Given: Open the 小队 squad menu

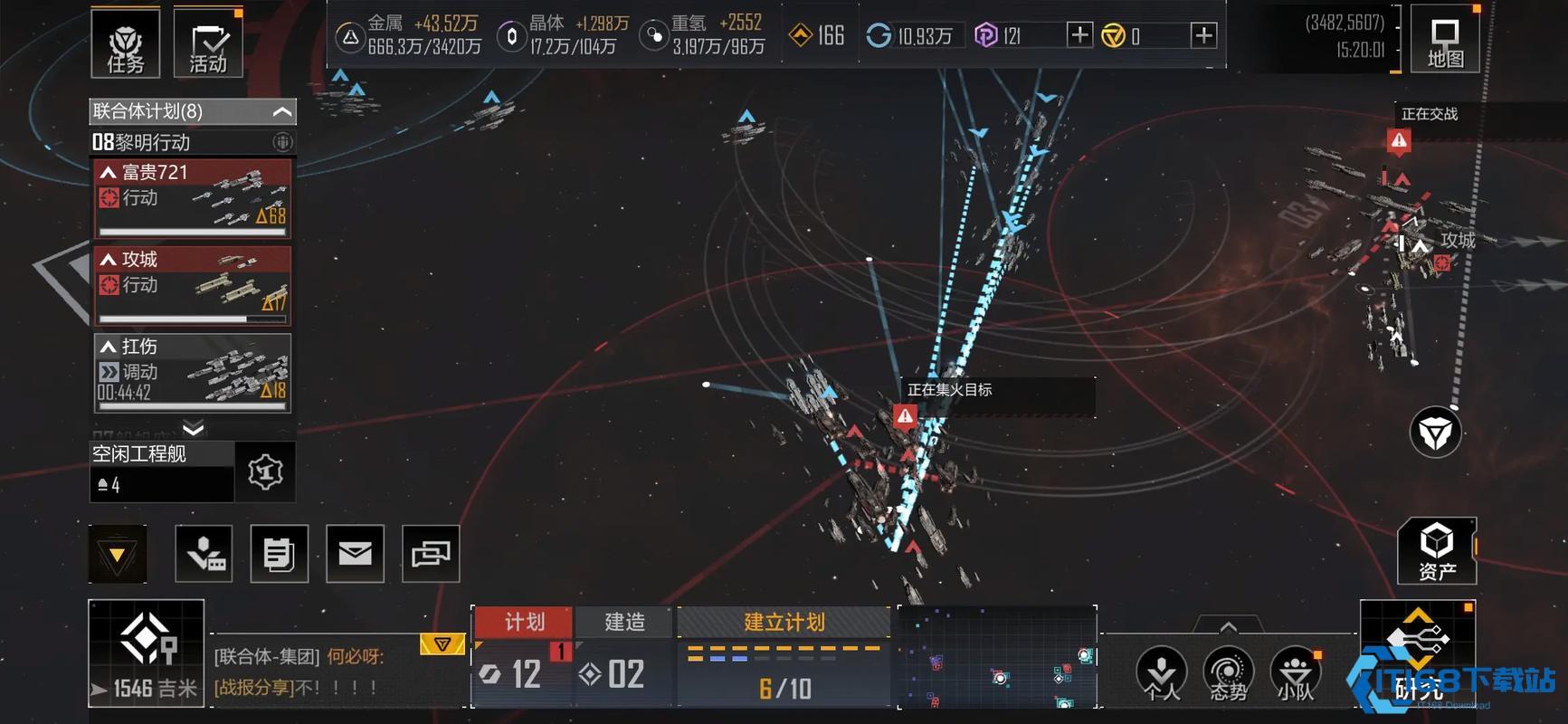Looking at the screenshot, I should (x=1295, y=674).
